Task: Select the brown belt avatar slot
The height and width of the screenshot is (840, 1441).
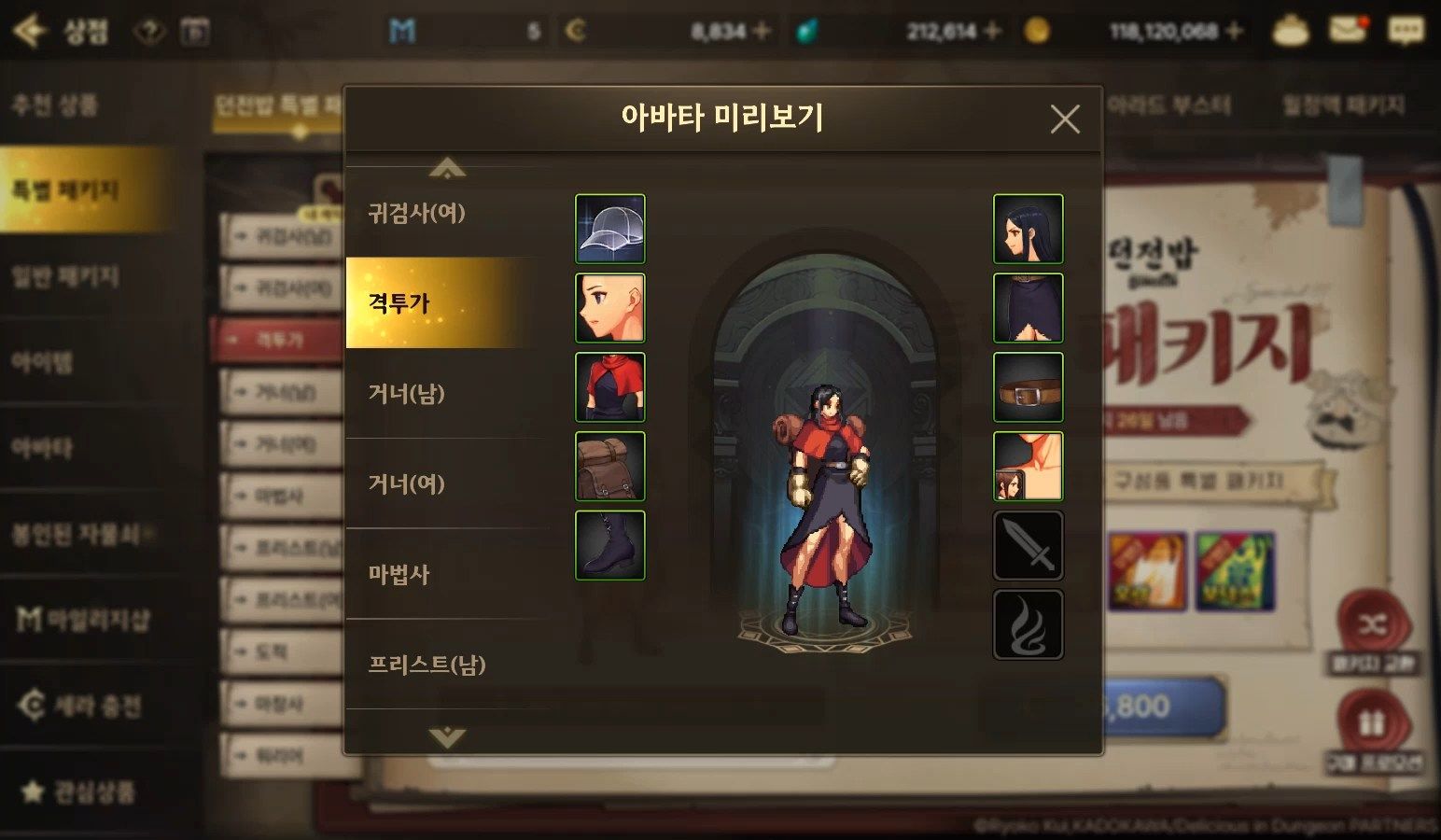Action: pyautogui.click(x=1028, y=387)
